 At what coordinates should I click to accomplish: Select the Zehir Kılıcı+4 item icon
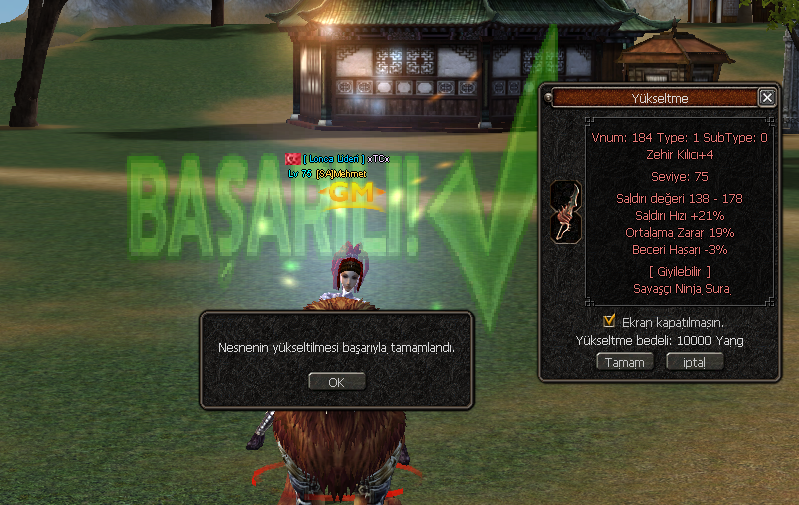coord(565,211)
